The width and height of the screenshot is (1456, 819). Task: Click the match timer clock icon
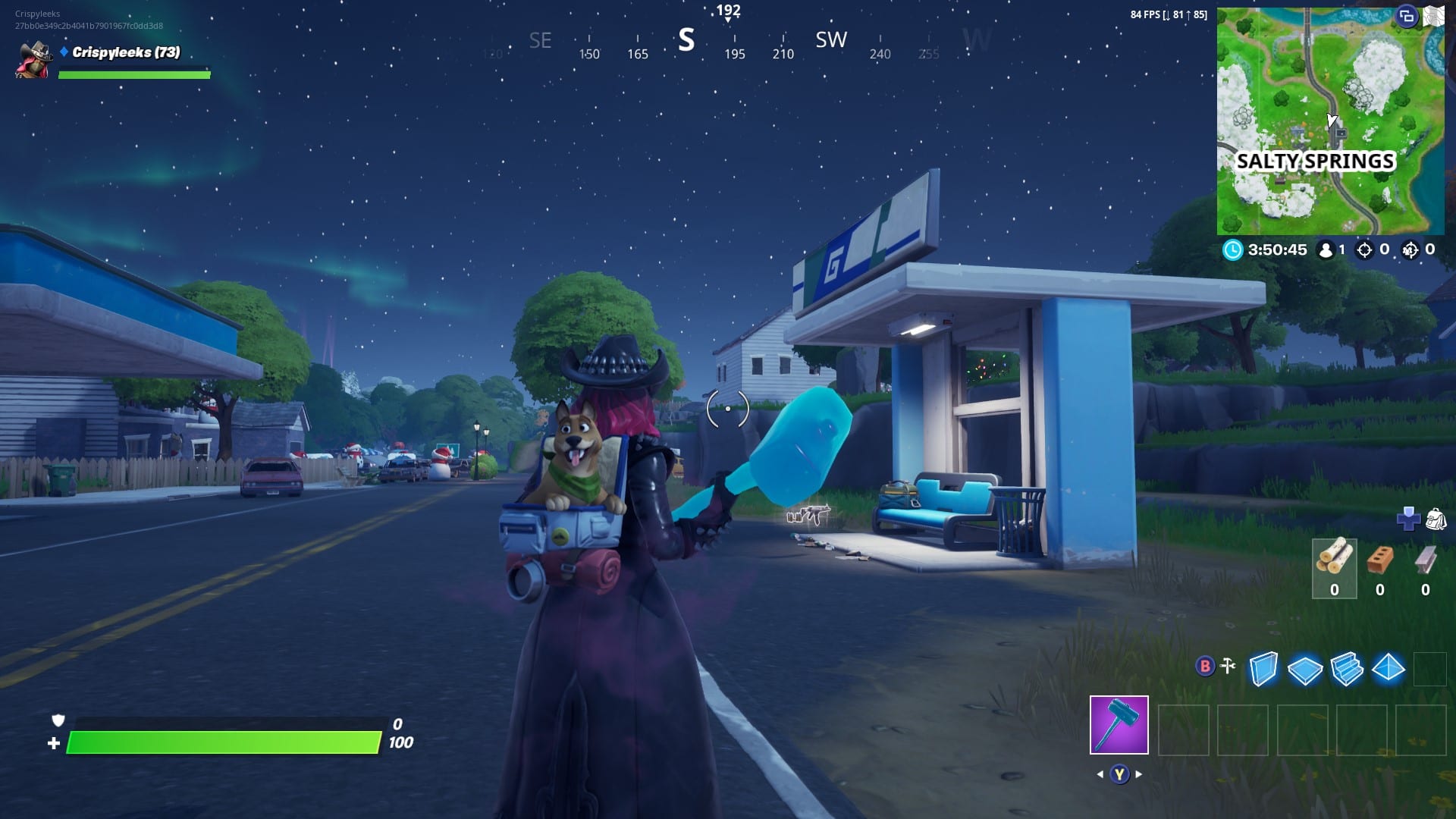tap(1233, 250)
